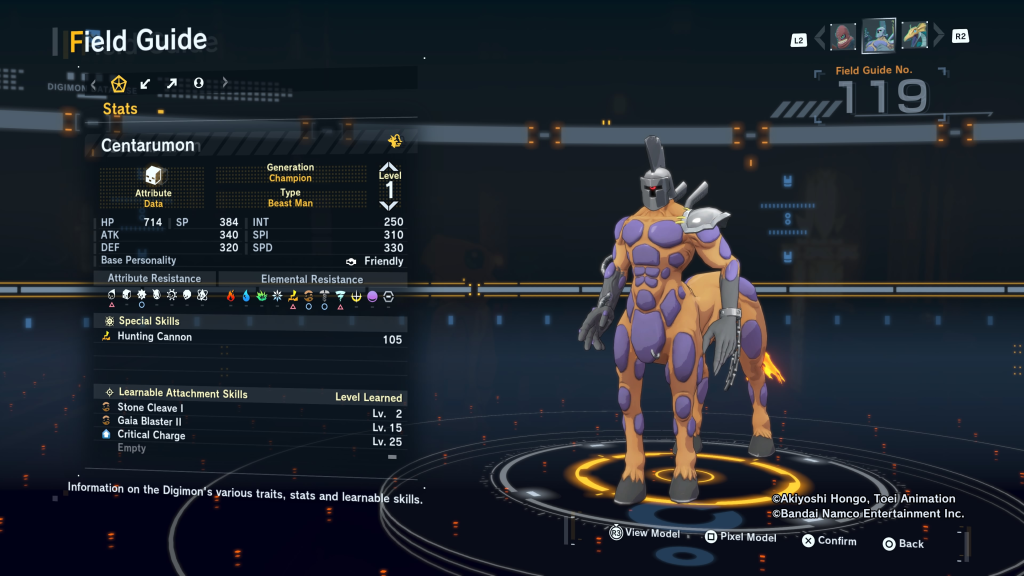Select the Stats pentagon tab
This screenshot has height=576, width=1024.
coord(119,83)
